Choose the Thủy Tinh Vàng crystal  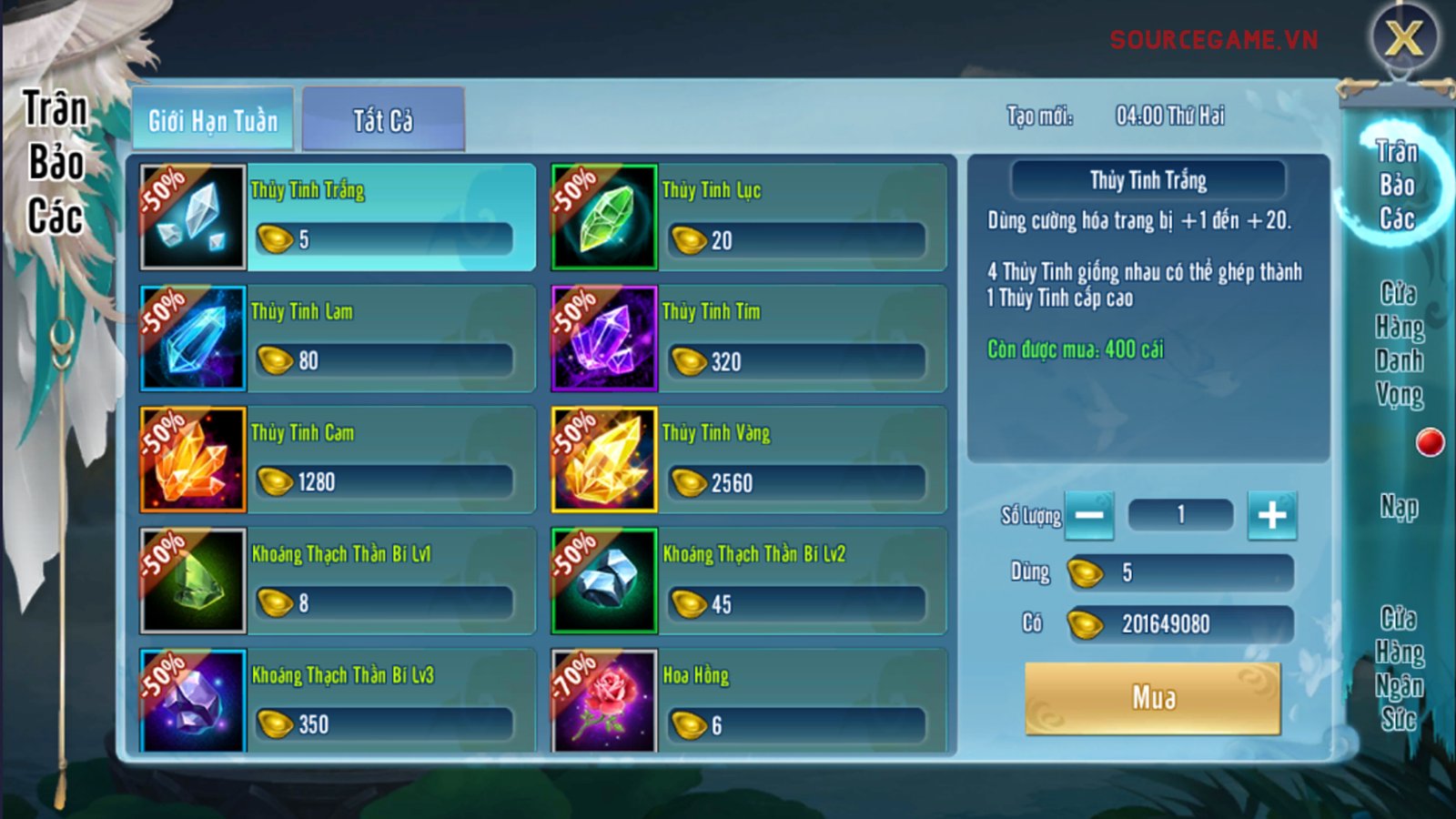tap(748, 460)
